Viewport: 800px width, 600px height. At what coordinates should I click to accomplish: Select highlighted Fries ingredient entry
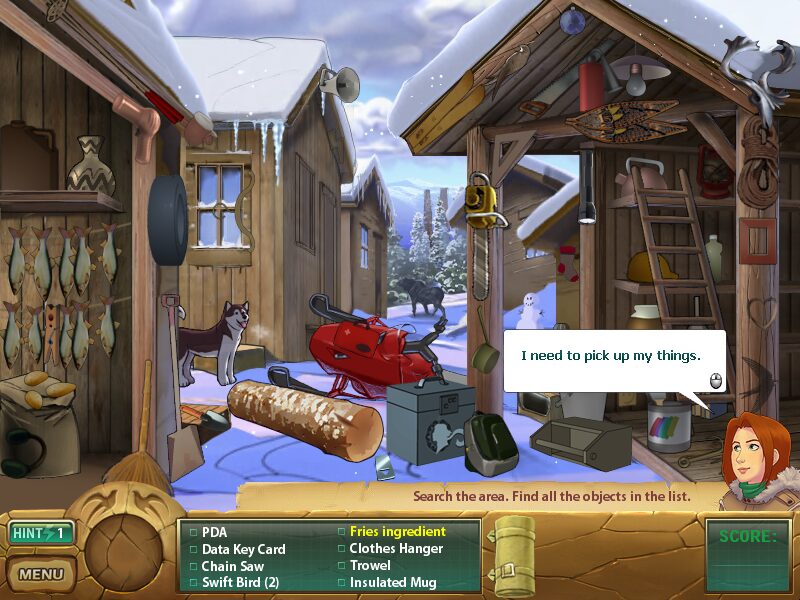(397, 532)
